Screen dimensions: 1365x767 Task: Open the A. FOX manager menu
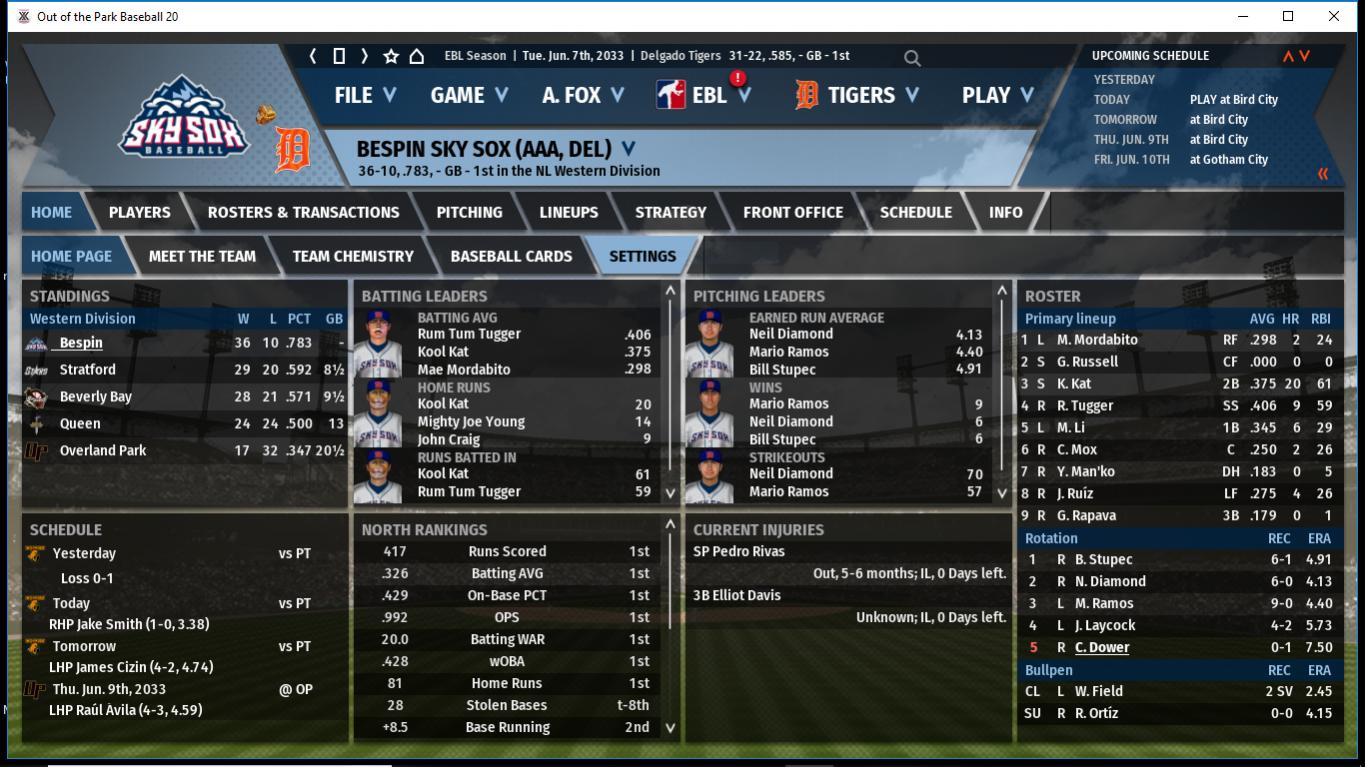582,95
